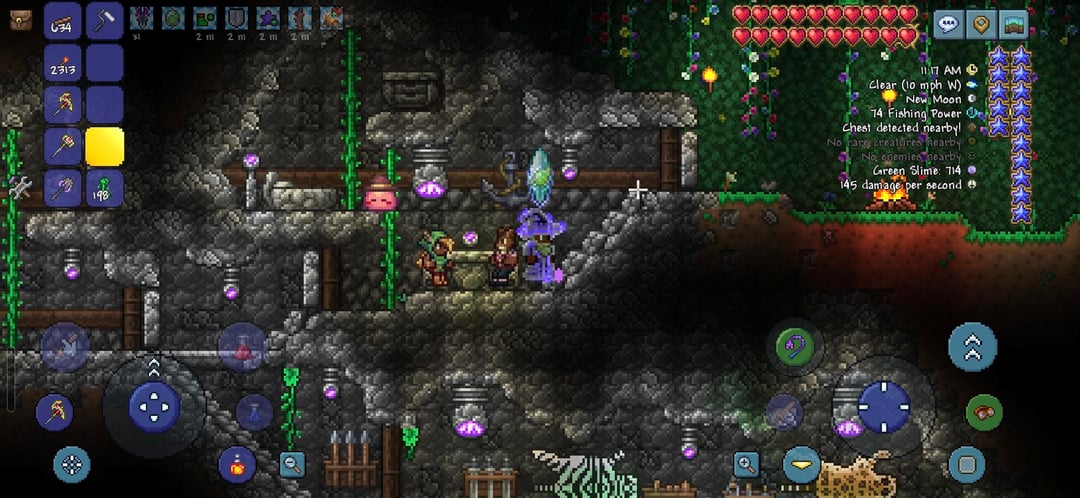Choose the torch stack of 2313
The width and height of the screenshot is (1080, 498).
point(64,63)
